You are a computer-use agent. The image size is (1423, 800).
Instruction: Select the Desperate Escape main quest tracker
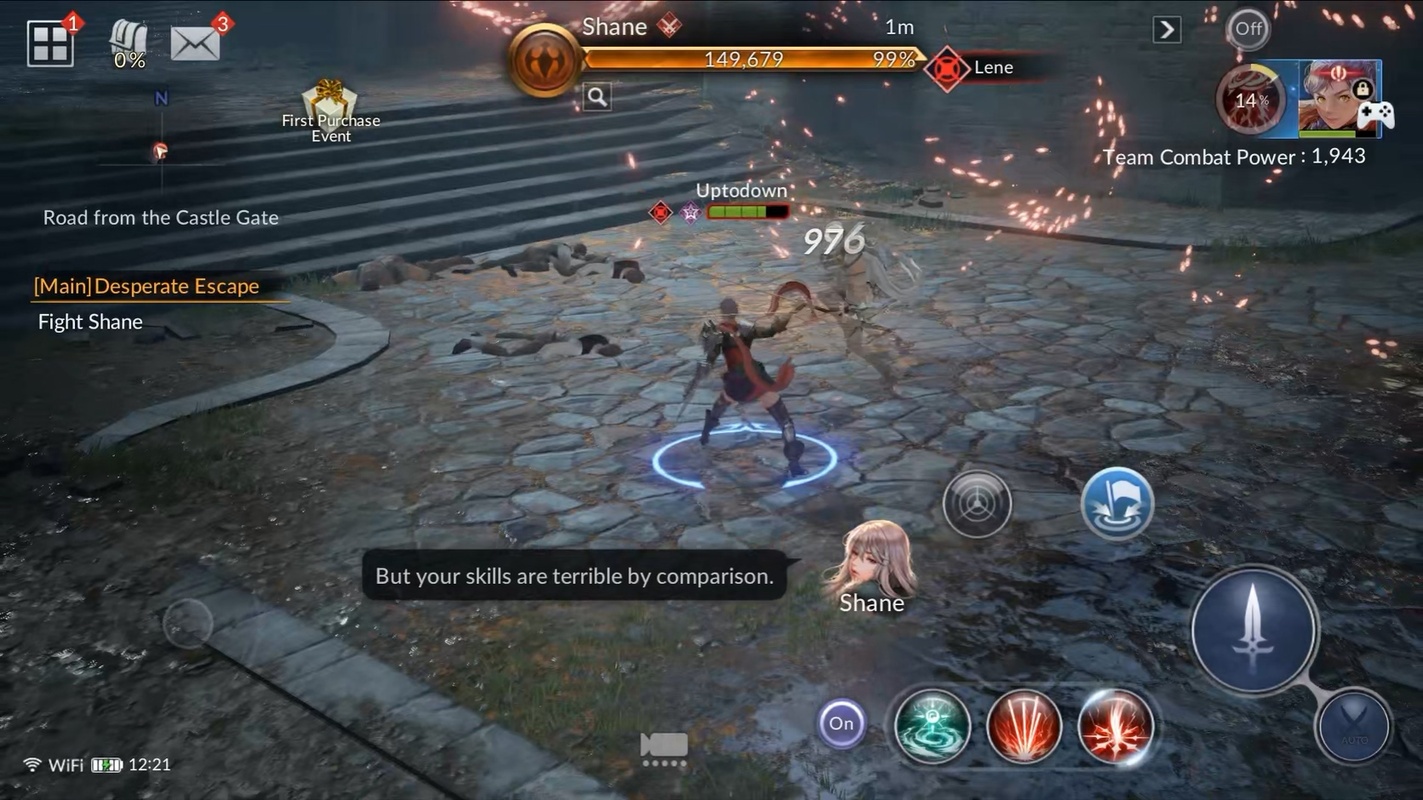(x=147, y=287)
